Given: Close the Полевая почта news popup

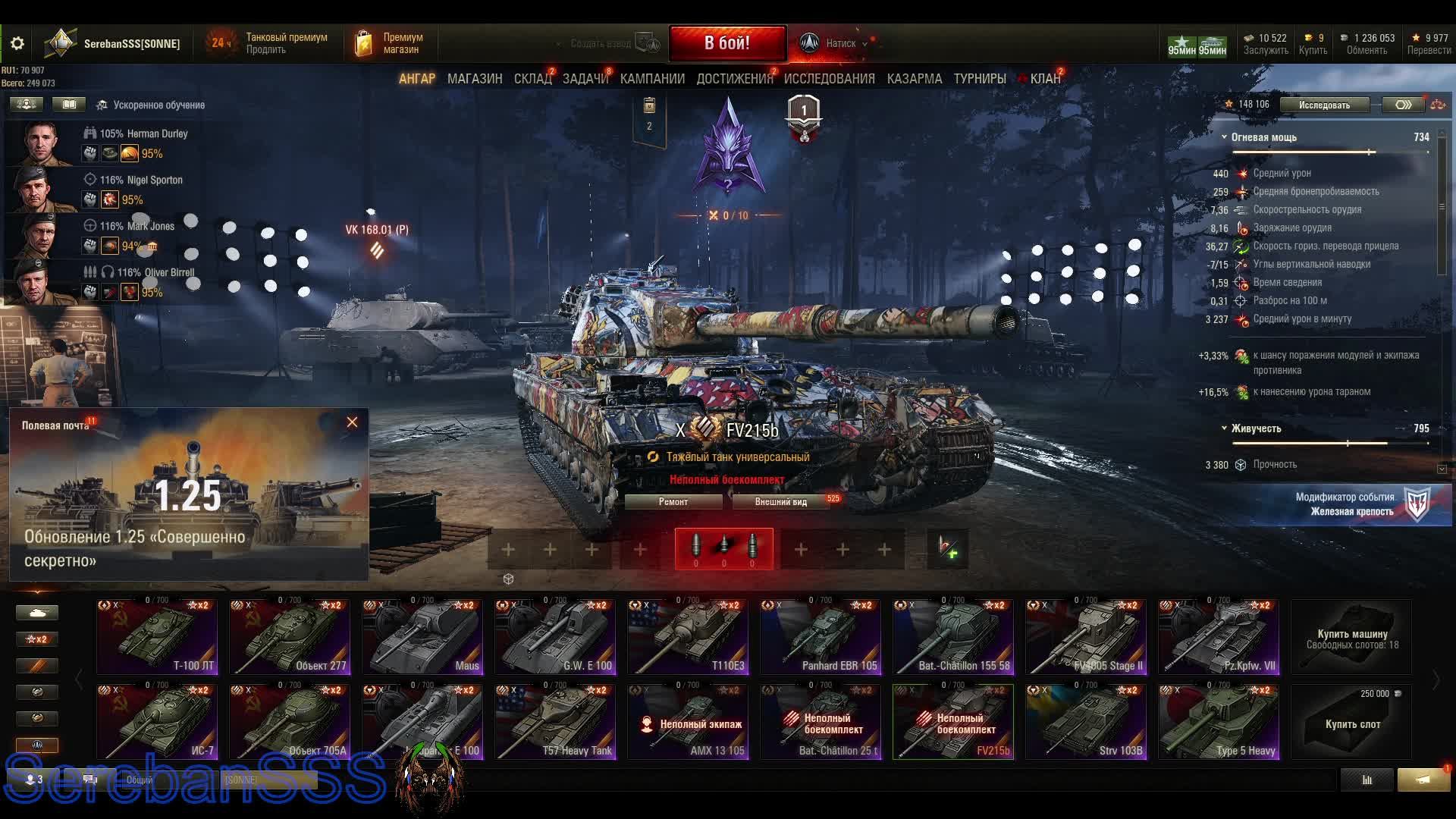Looking at the screenshot, I should (x=352, y=422).
